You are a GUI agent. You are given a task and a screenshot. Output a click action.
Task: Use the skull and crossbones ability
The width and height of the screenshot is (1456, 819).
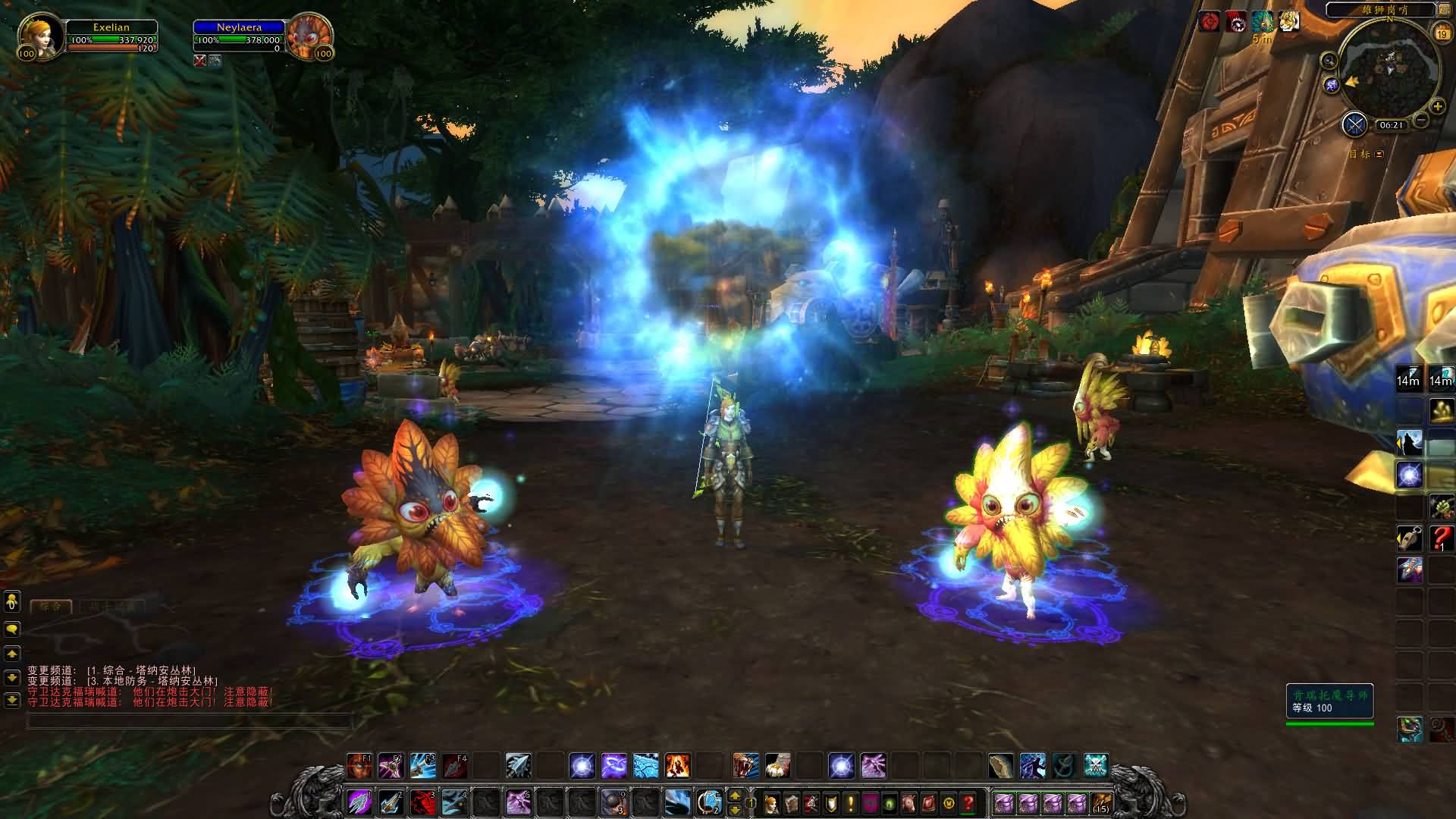tap(1095, 765)
